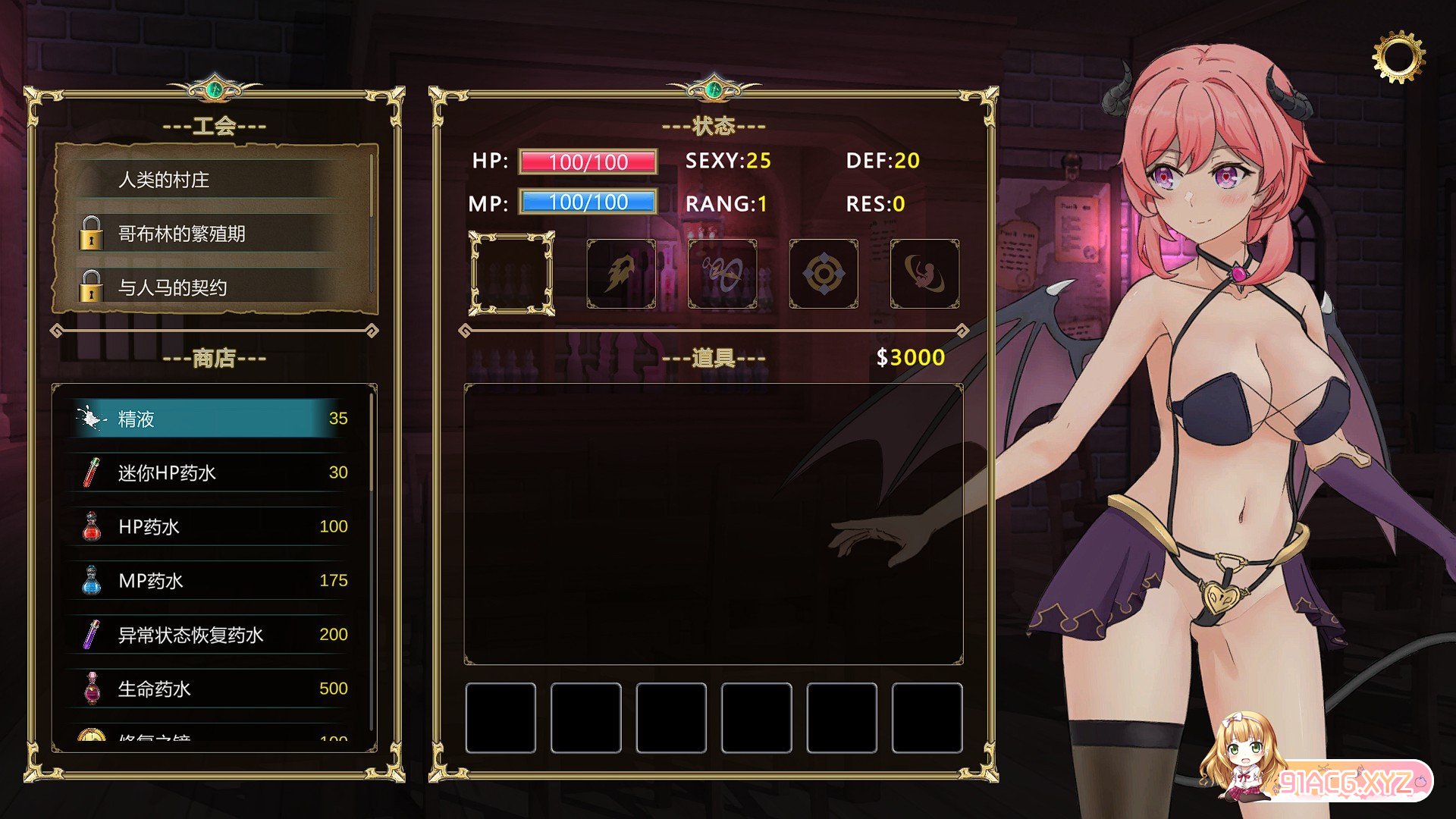Select the swirling chain skill icon

pyautogui.click(x=722, y=274)
